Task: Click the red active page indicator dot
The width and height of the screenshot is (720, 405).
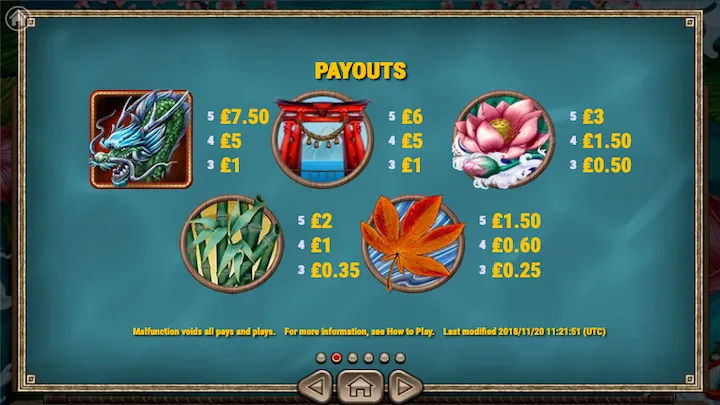Action: [x=336, y=357]
